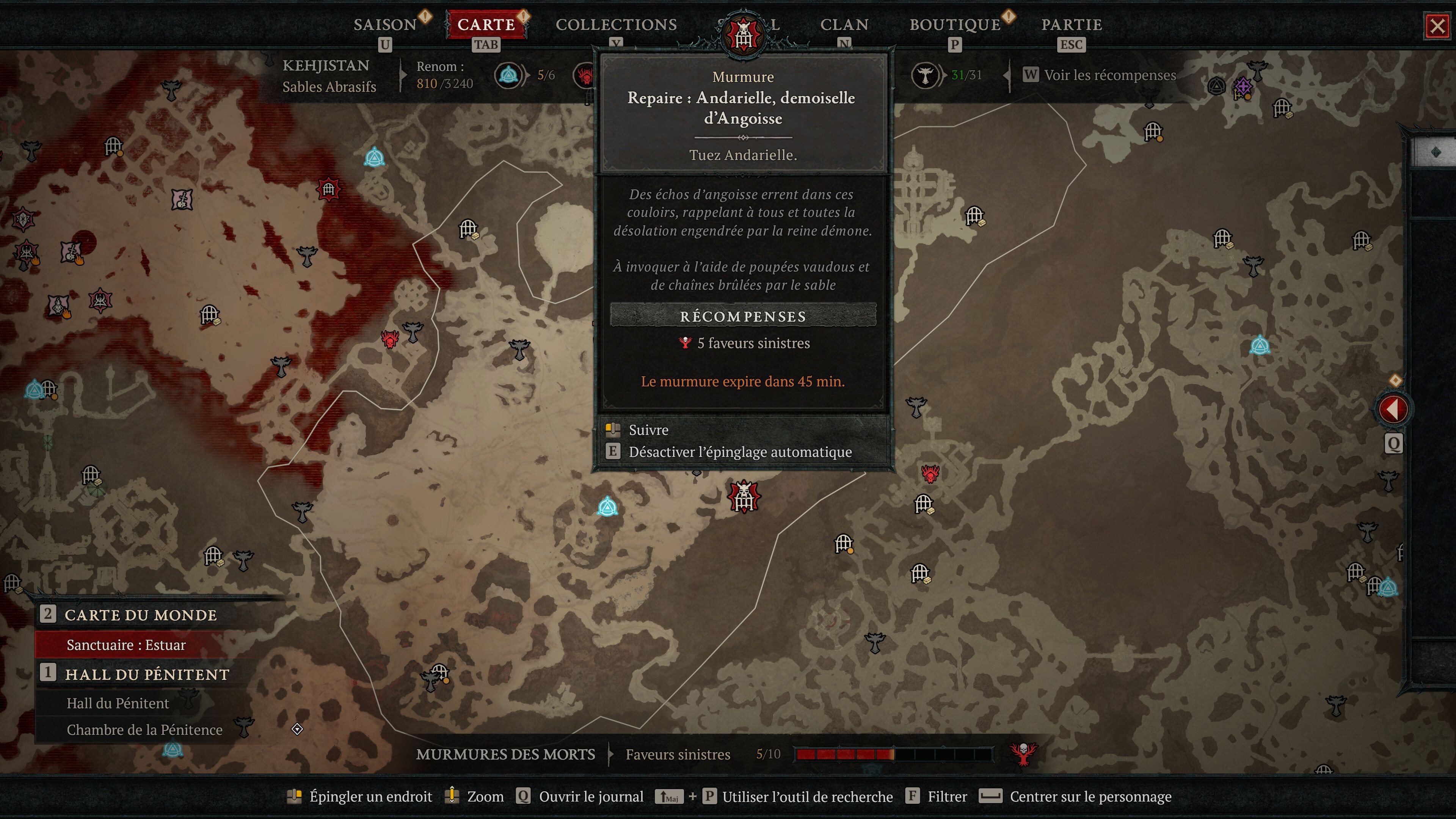Switch to the Saison tab
The width and height of the screenshot is (1456, 819).
coord(385,24)
